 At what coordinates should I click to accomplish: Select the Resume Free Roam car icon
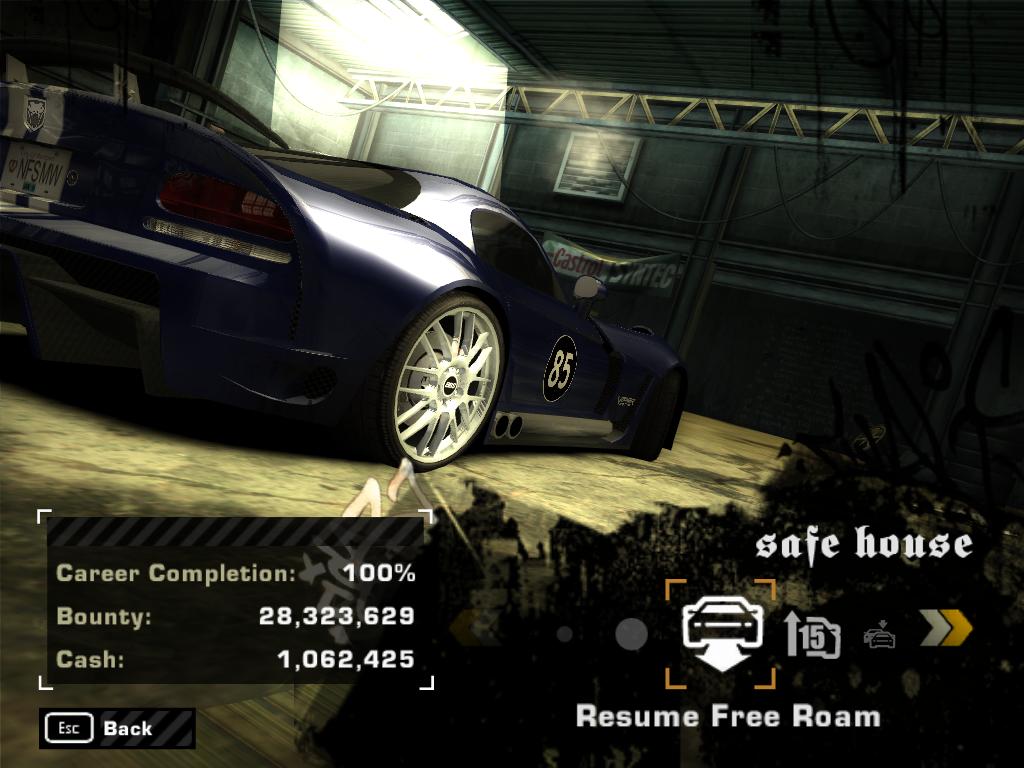pyautogui.click(x=721, y=634)
